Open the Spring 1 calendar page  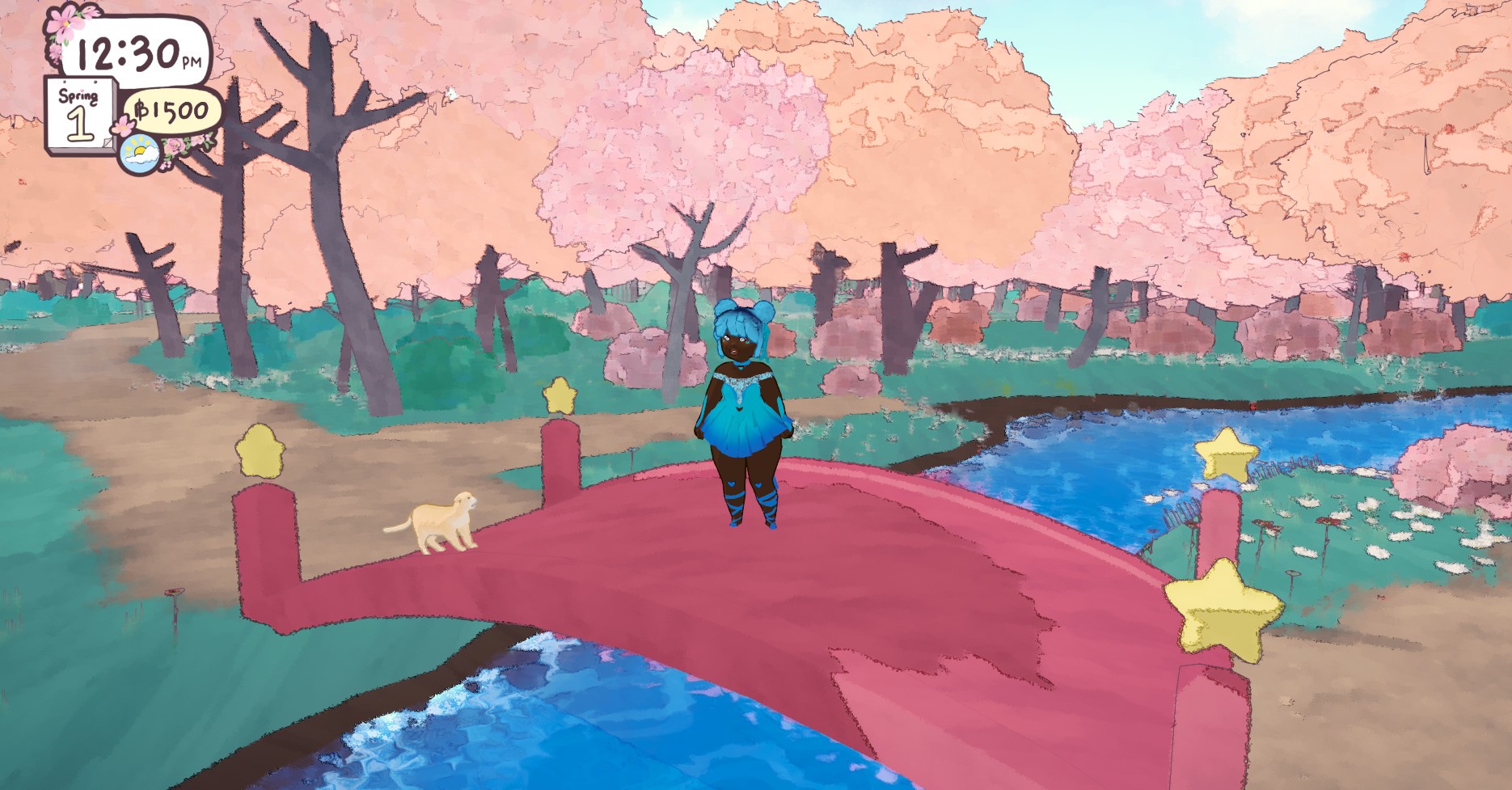[x=79, y=115]
